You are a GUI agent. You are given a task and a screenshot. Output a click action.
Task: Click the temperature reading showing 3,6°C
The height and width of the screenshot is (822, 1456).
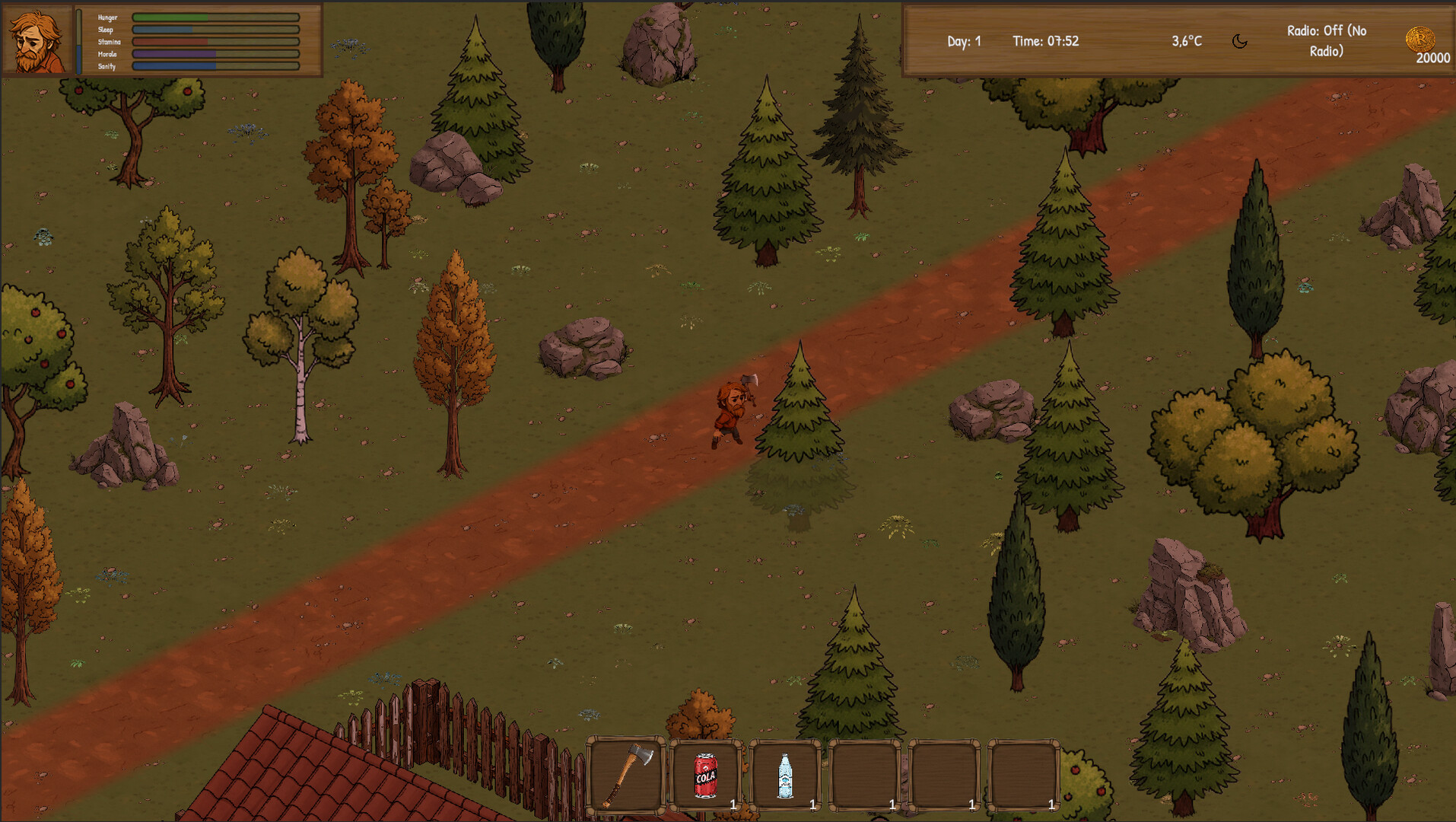point(1185,41)
